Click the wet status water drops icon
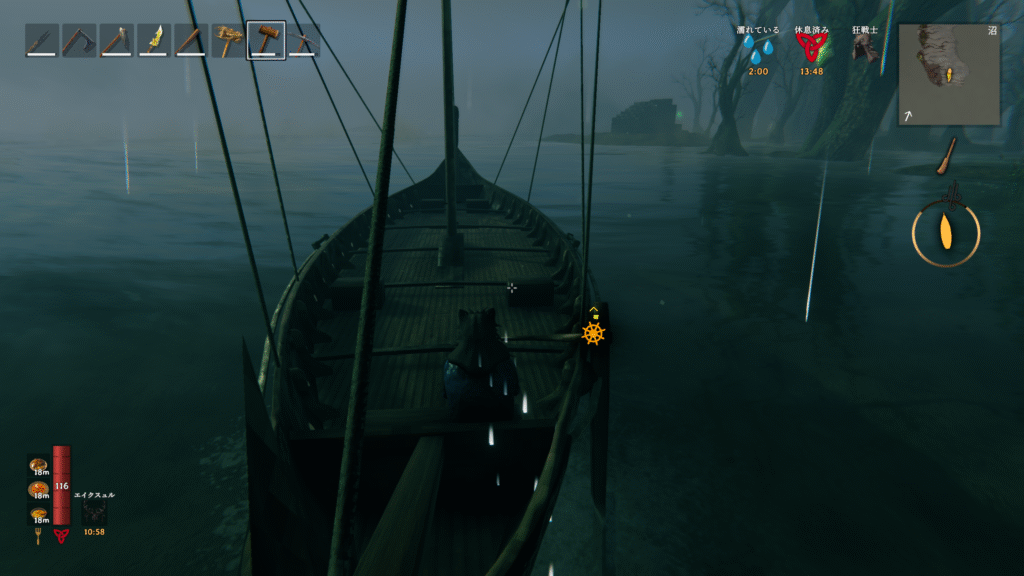Image resolution: width=1024 pixels, height=576 pixels. [758, 50]
